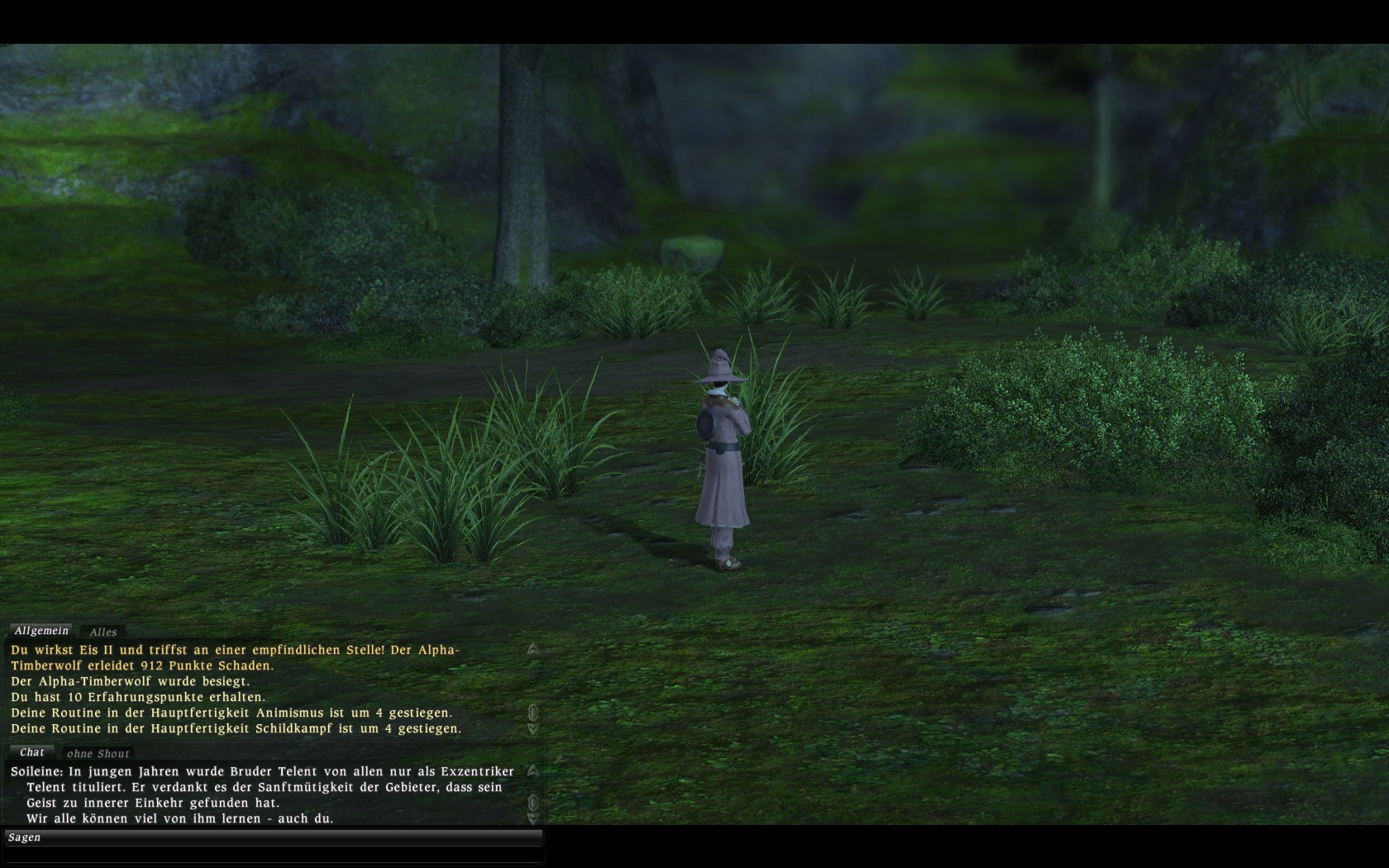Click the battle log's scroll-down arrow

[533, 729]
